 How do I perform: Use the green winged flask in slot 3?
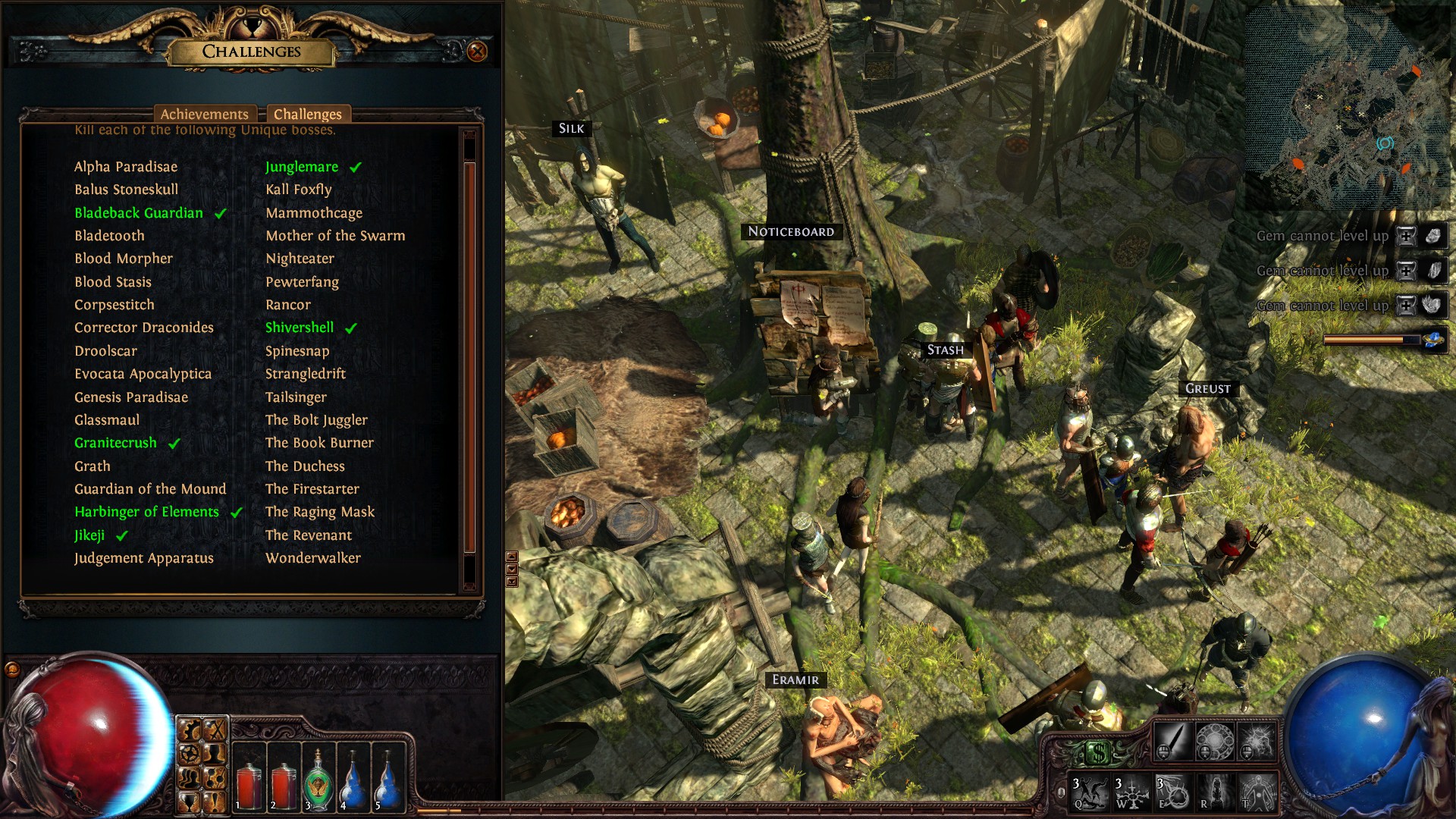pos(317,780)
